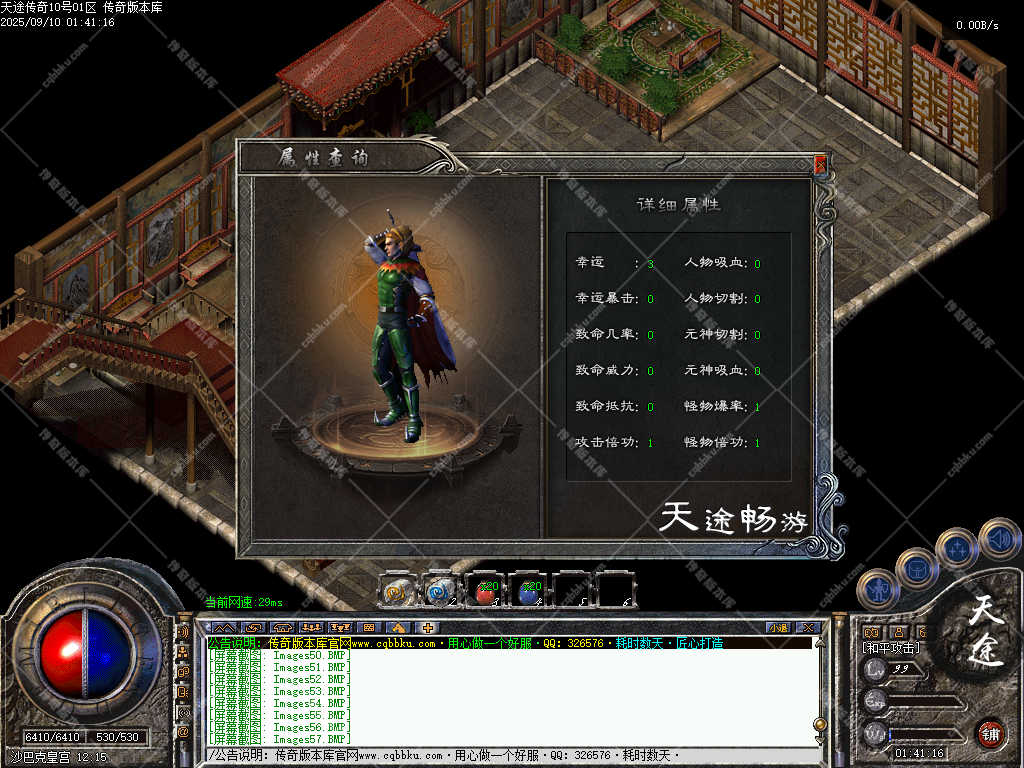The height and width of the screenshot is (768, 1024).
Task: Open the shop via red 铺 button
Action: click(x=991, y=734)
